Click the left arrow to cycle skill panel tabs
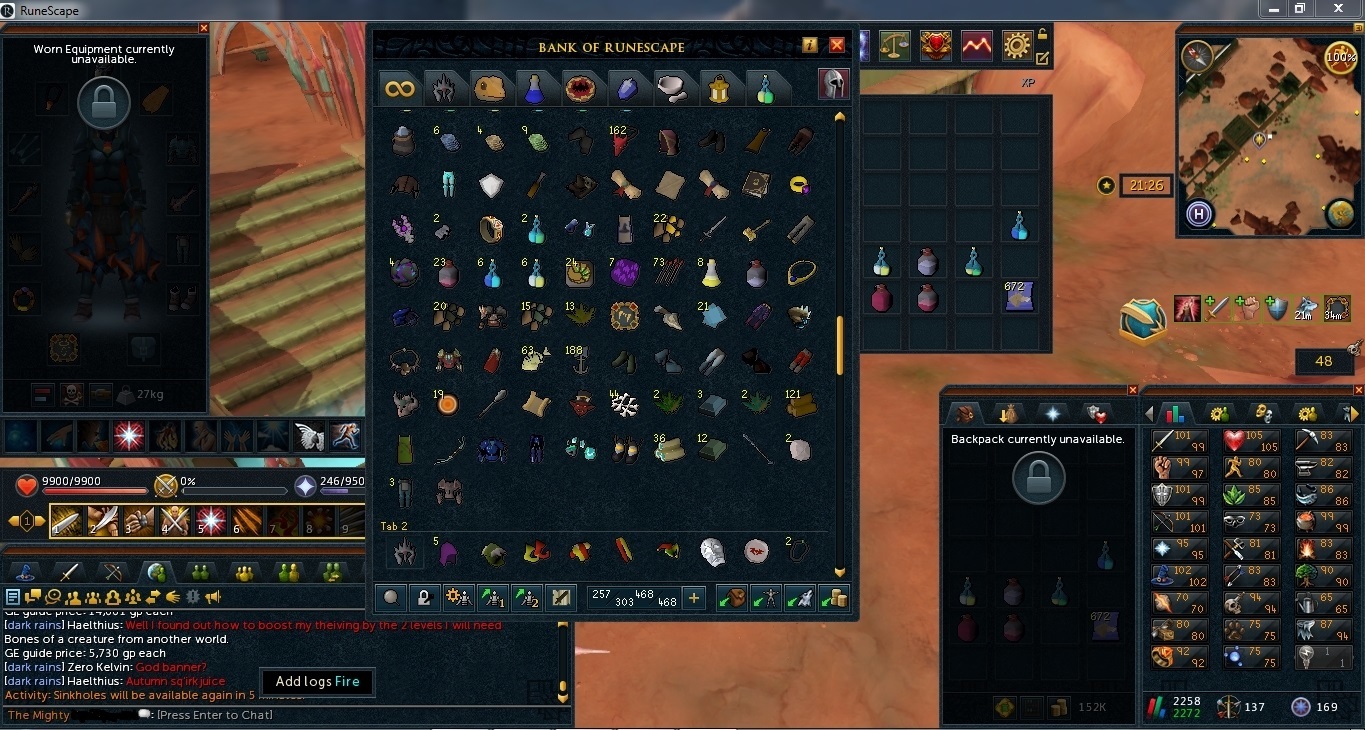 (1148, 412)
